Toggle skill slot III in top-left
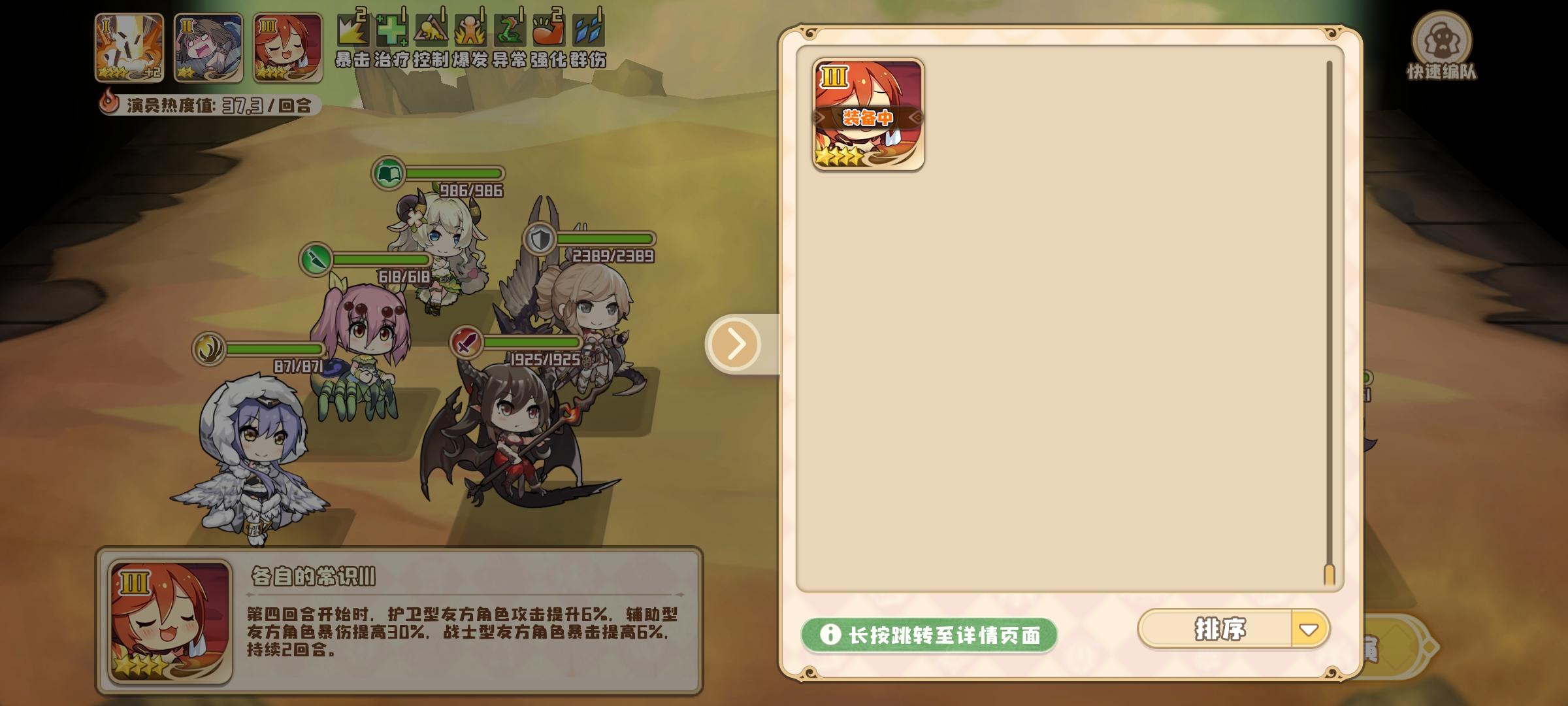The height and width of the screenshot is (706, 1568). 285,49
